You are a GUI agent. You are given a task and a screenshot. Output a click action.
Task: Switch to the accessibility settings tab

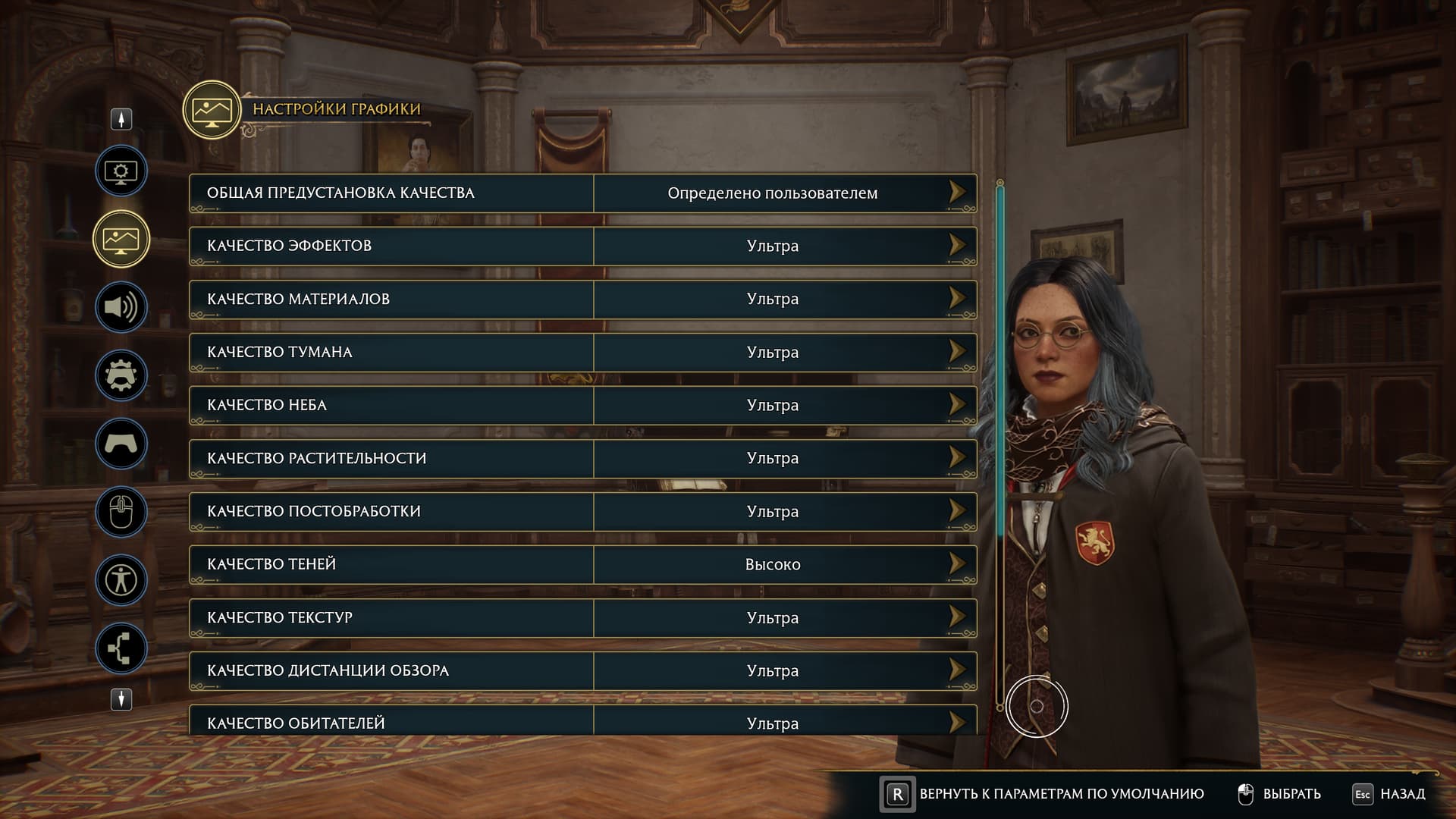click(121, 580)
